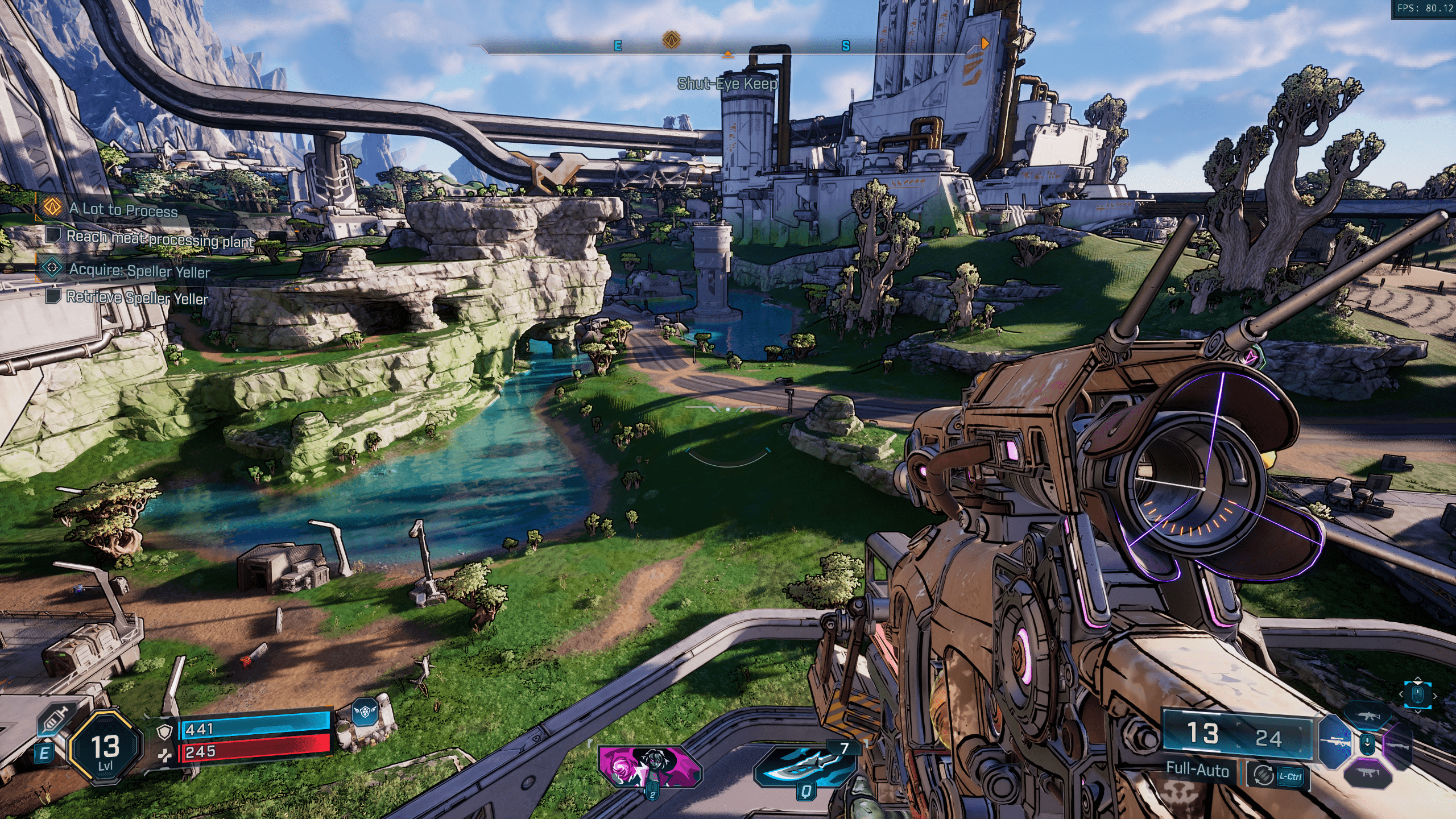Select the 'A Lot to Process' mission

tap(123, 210)
